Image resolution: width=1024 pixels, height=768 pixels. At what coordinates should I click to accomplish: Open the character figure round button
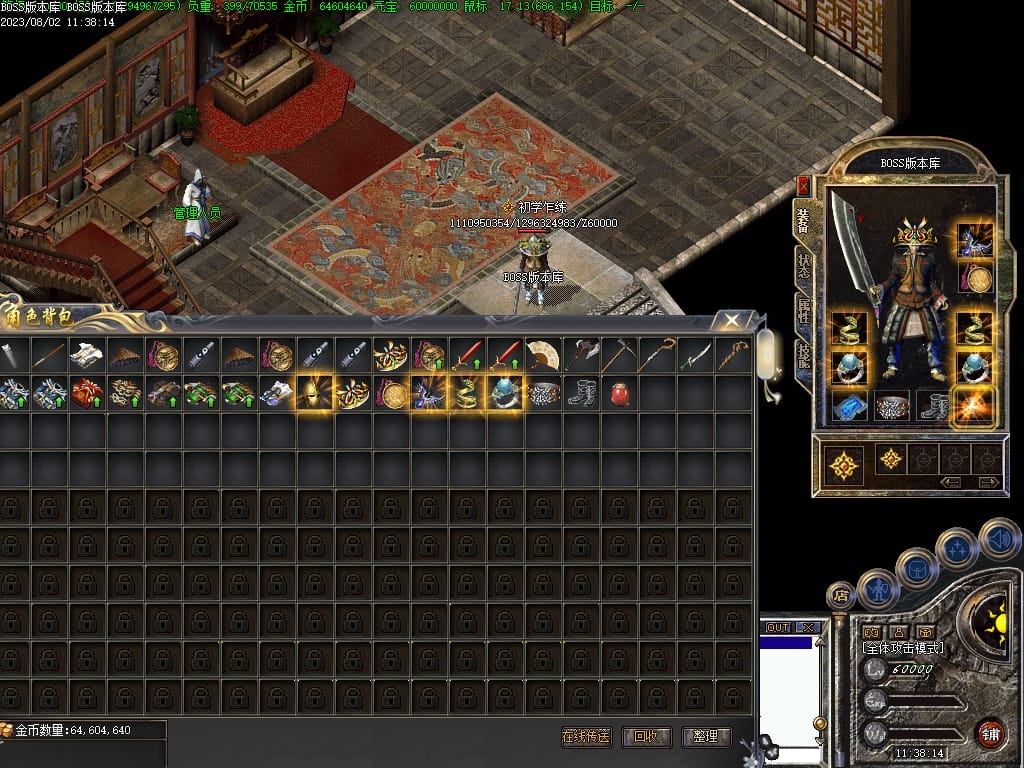point(878,588)
